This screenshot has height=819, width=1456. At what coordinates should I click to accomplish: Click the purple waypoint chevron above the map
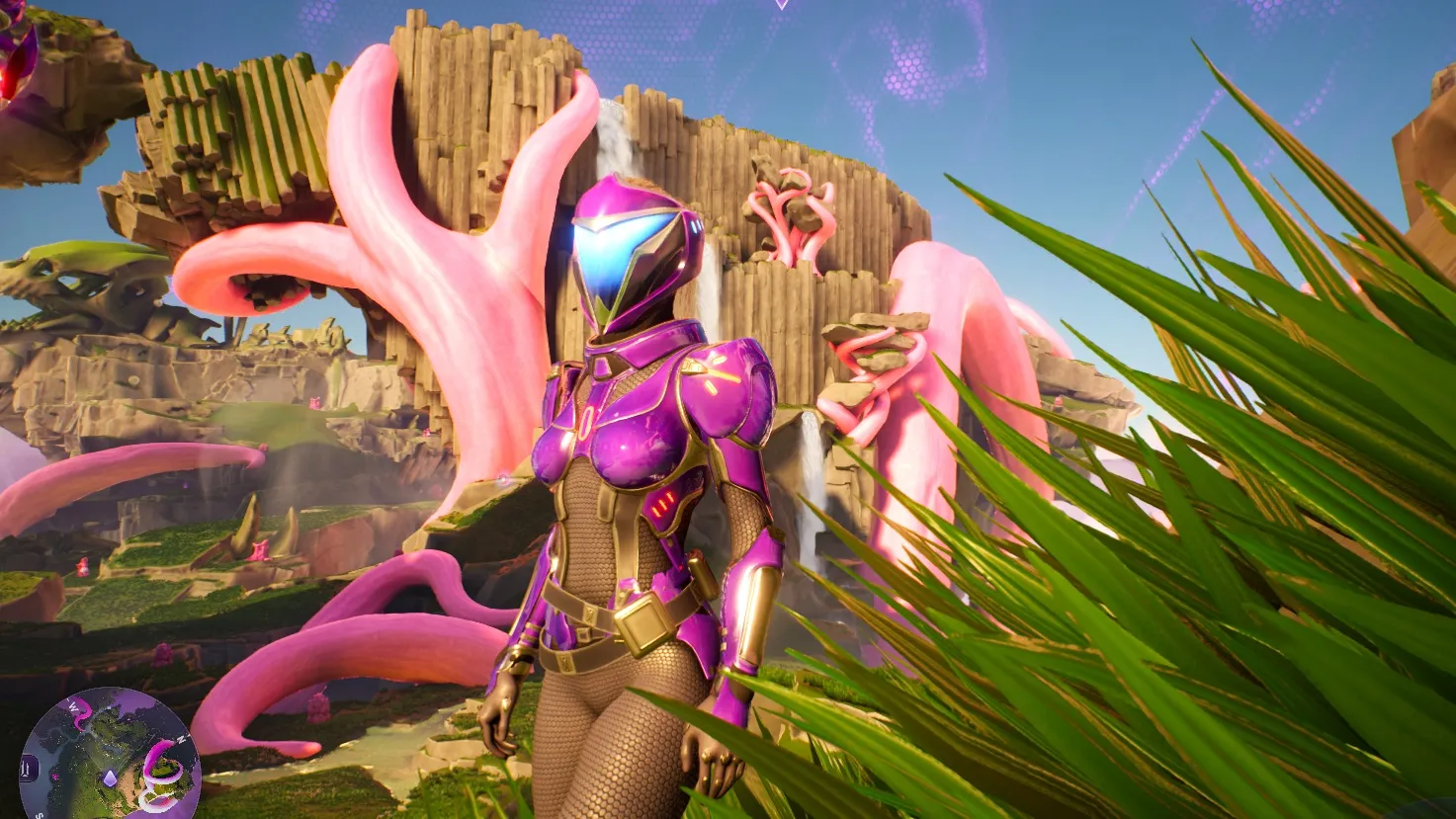click(781, 6)
